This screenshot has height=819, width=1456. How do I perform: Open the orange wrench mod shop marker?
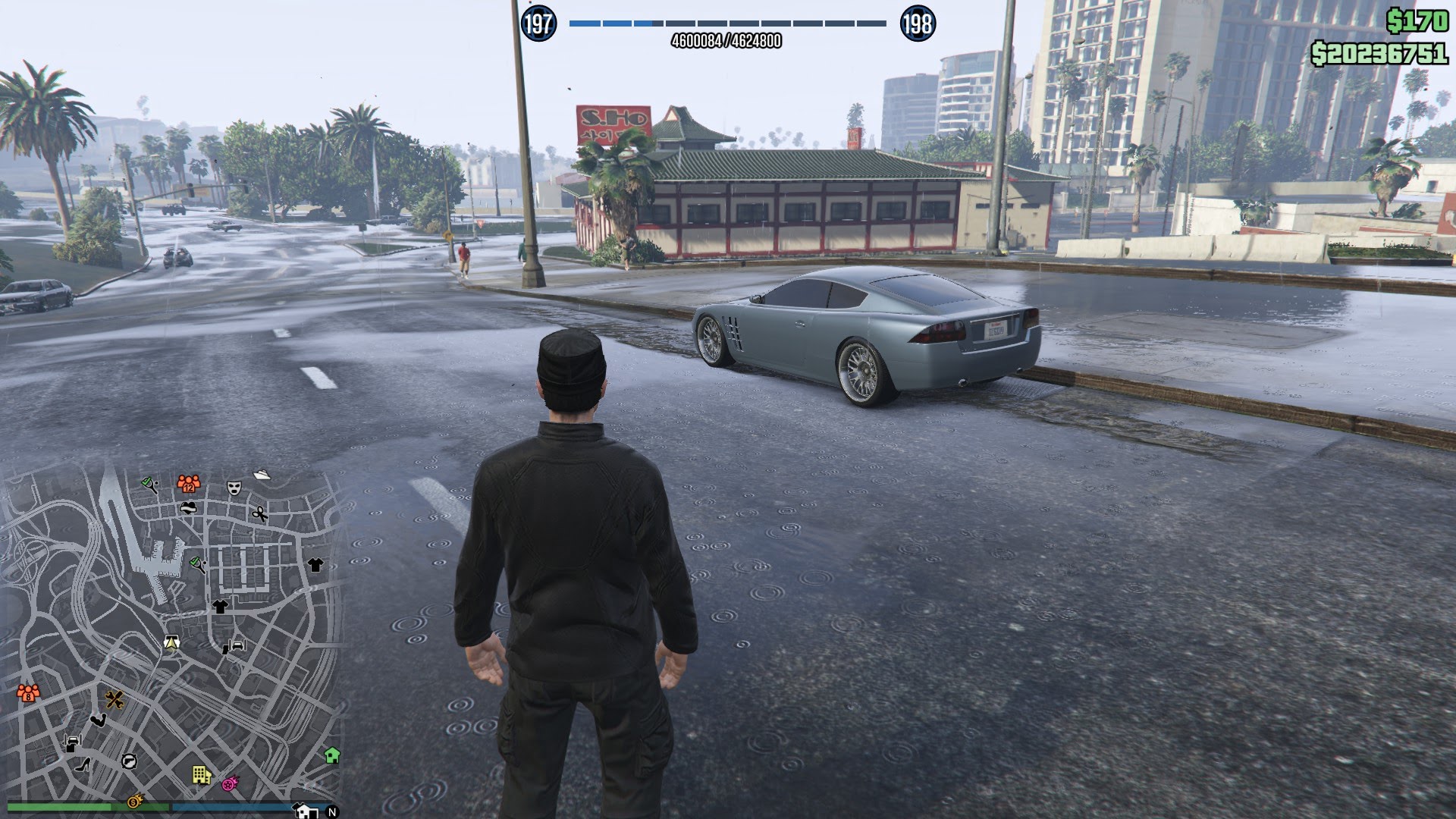(x=115, y=699)
